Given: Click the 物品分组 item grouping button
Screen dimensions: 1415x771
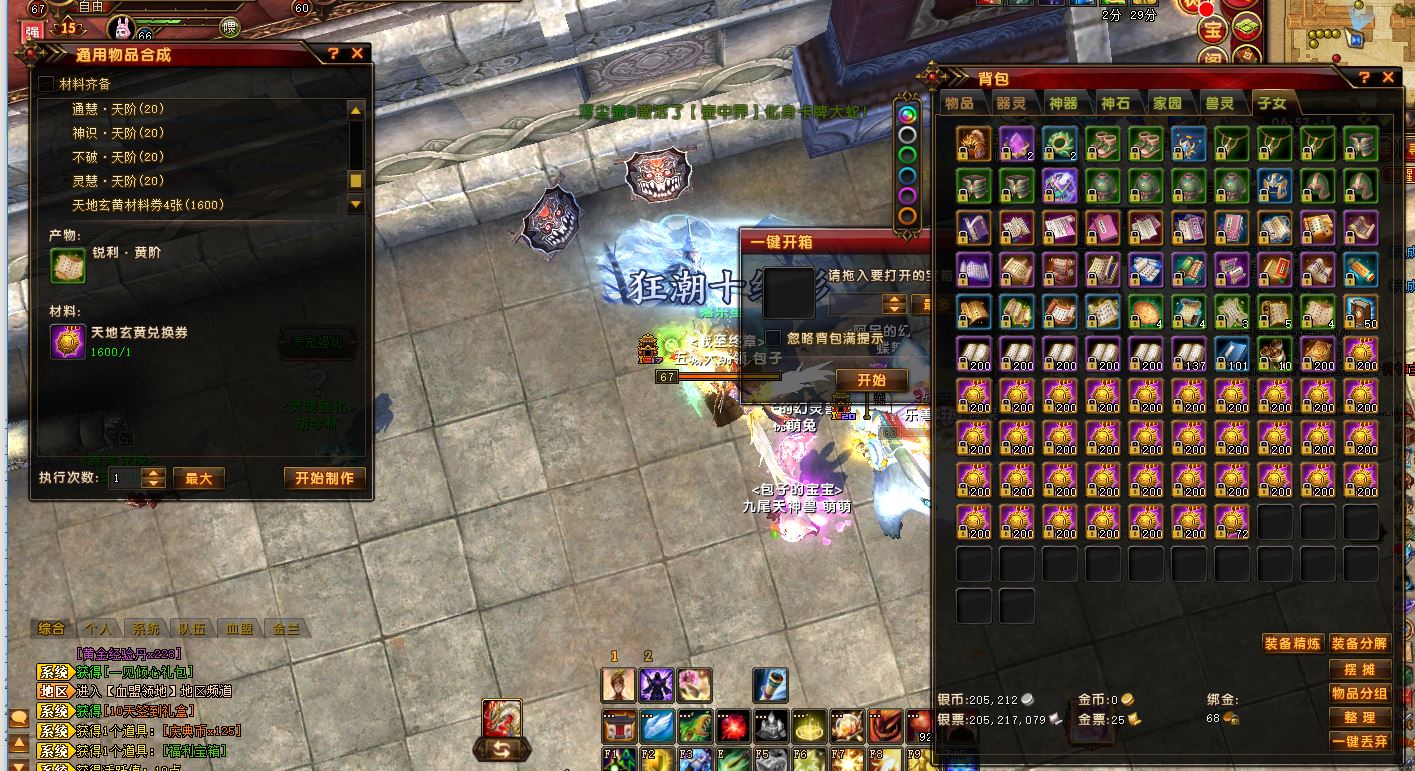Looking at the screenshot, I should pyautogui.click(x=1360, y=693).
